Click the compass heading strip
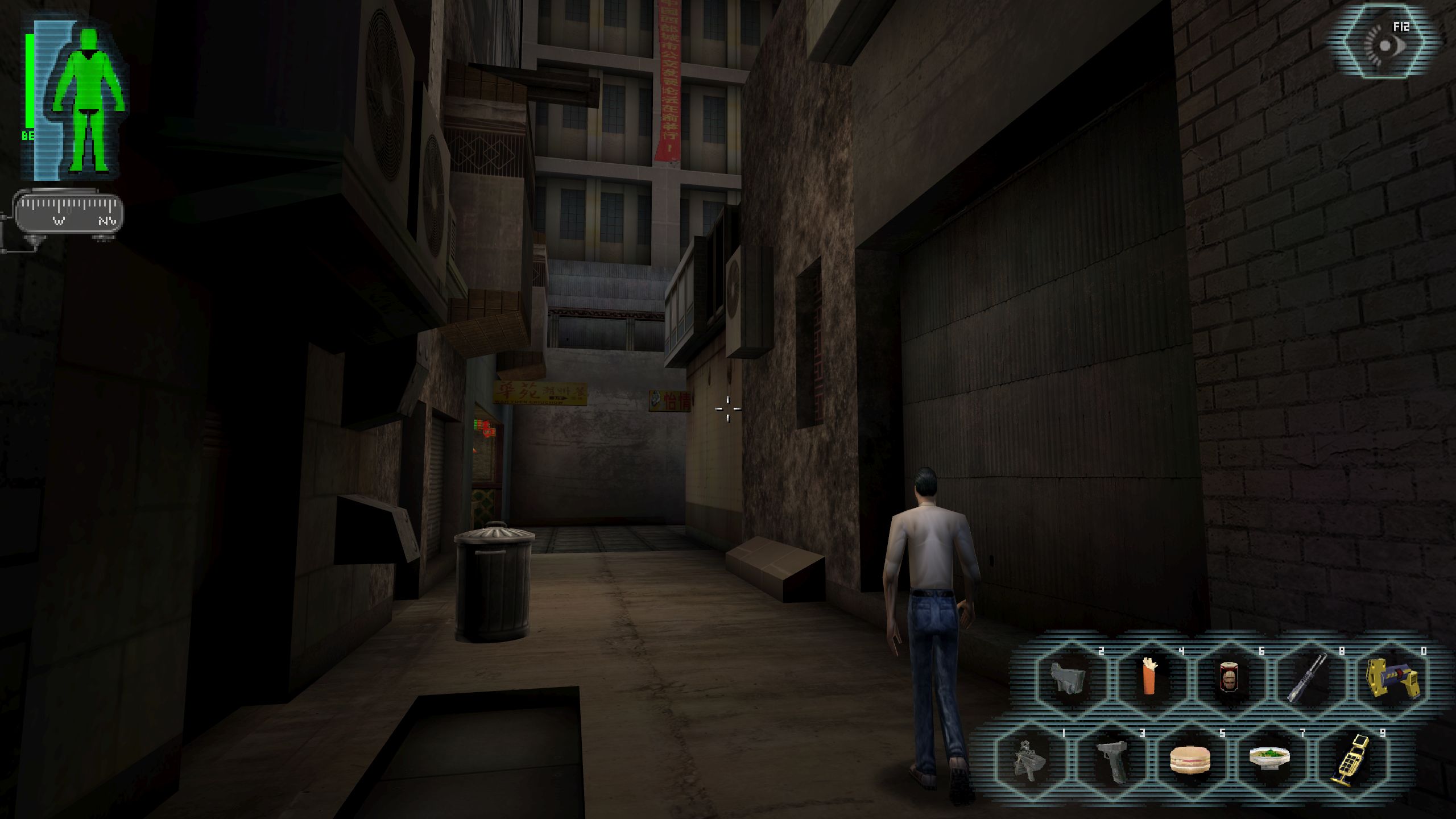Viewport: 1456px width, 819px height. pos(68,213)
